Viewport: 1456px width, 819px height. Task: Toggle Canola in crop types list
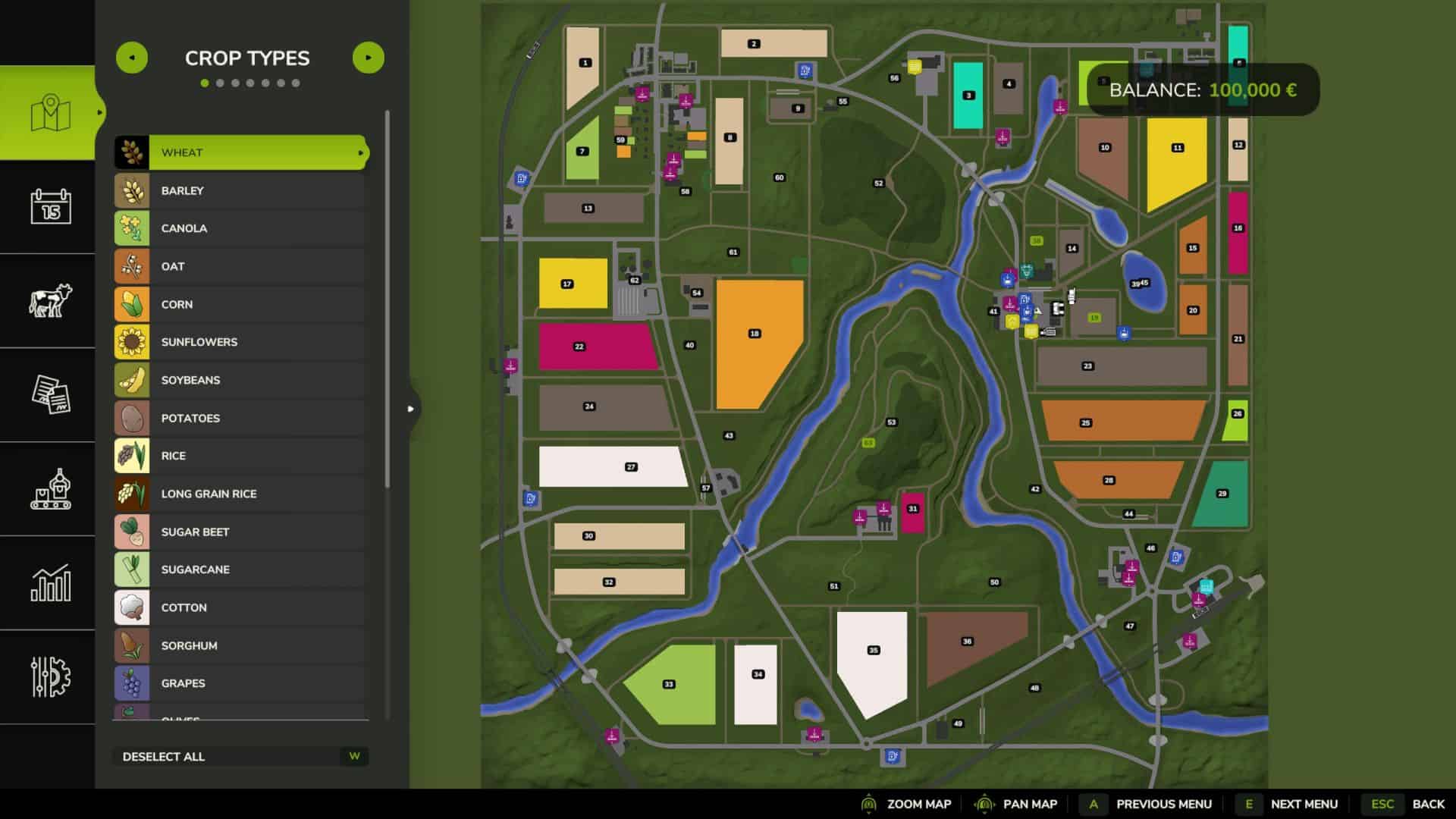tap(241, 228)
